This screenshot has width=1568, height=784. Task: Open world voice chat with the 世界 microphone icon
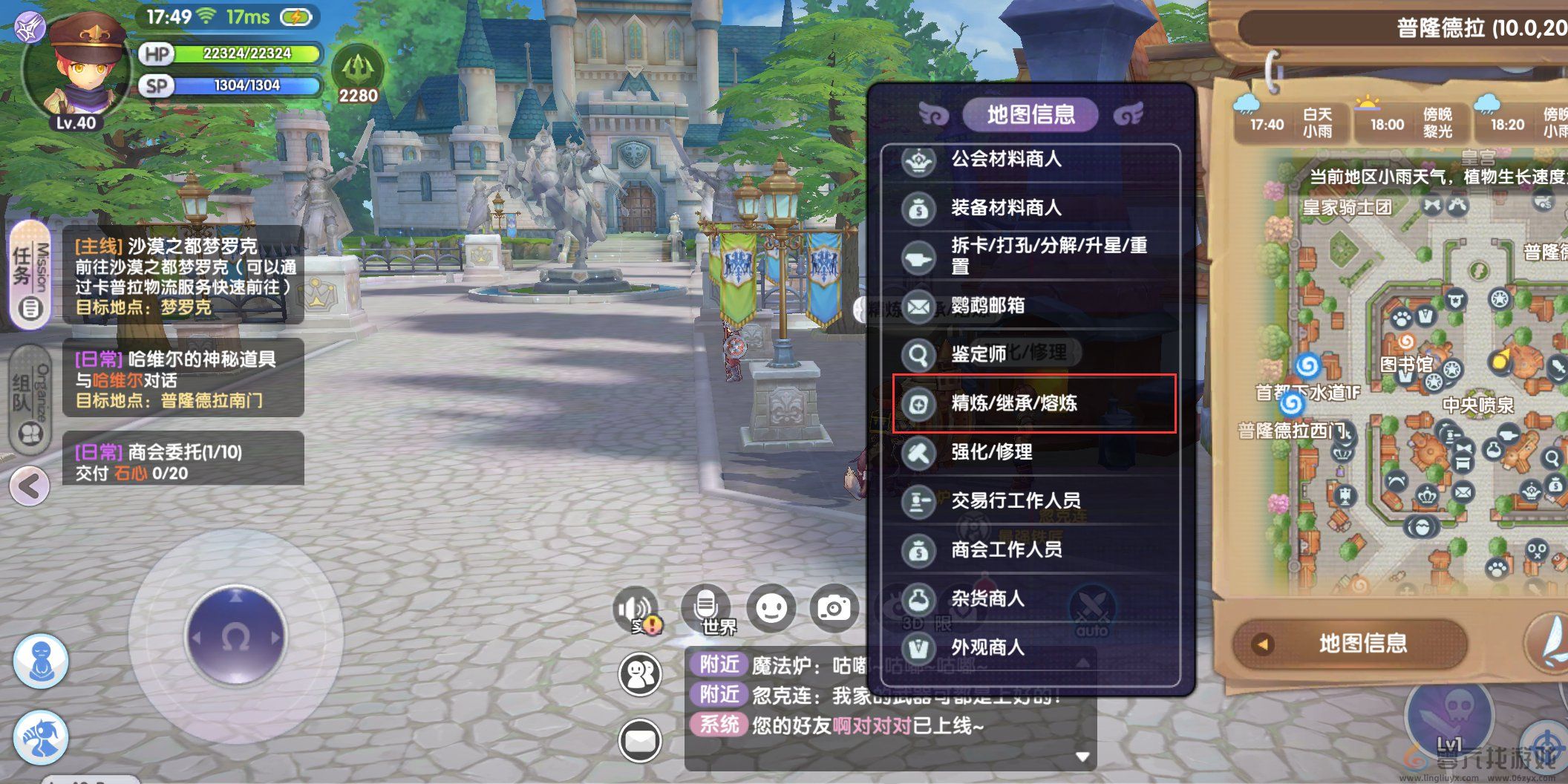(x=705, y=607)
